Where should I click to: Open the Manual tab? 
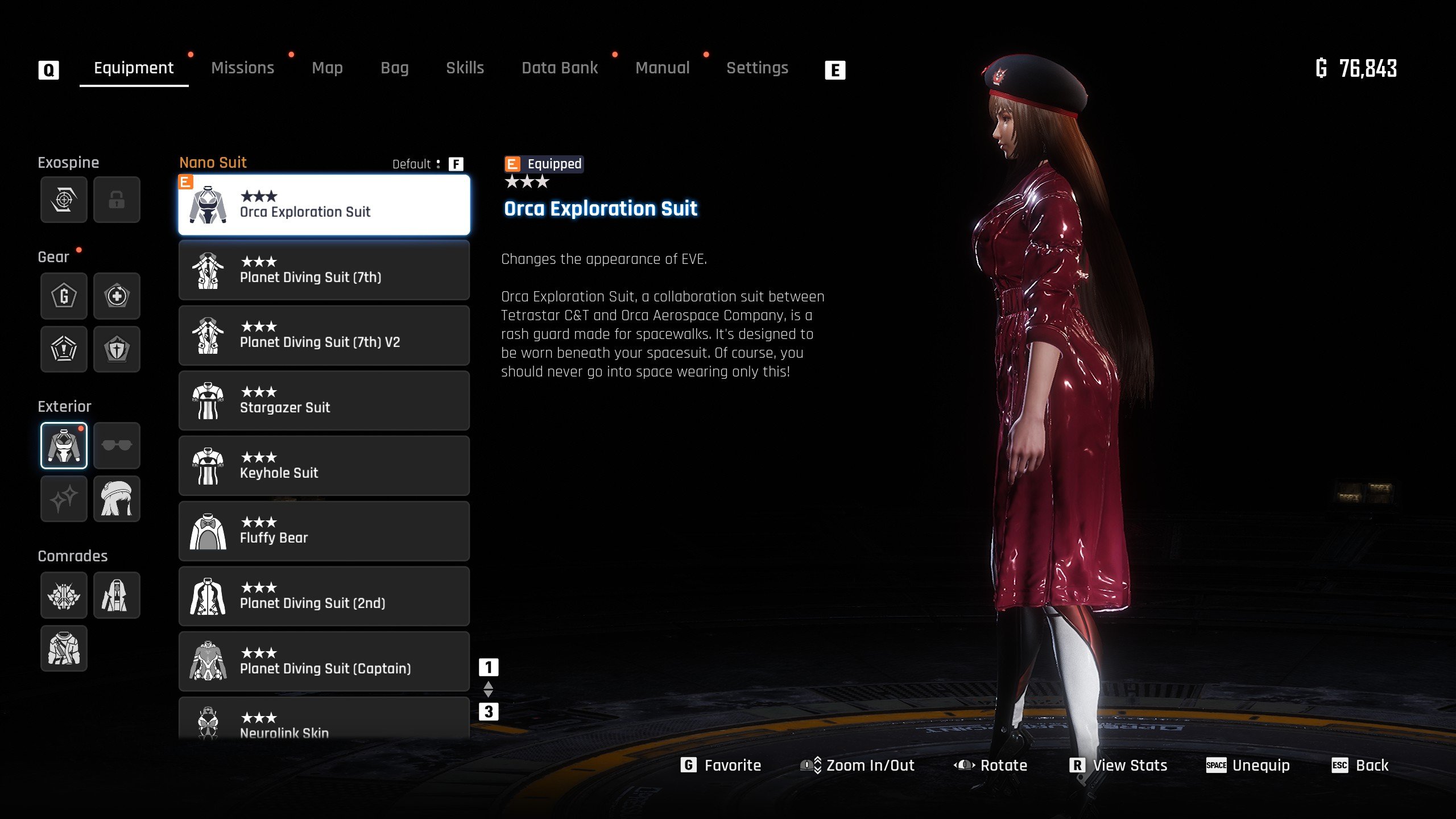(x=662, y=68)
